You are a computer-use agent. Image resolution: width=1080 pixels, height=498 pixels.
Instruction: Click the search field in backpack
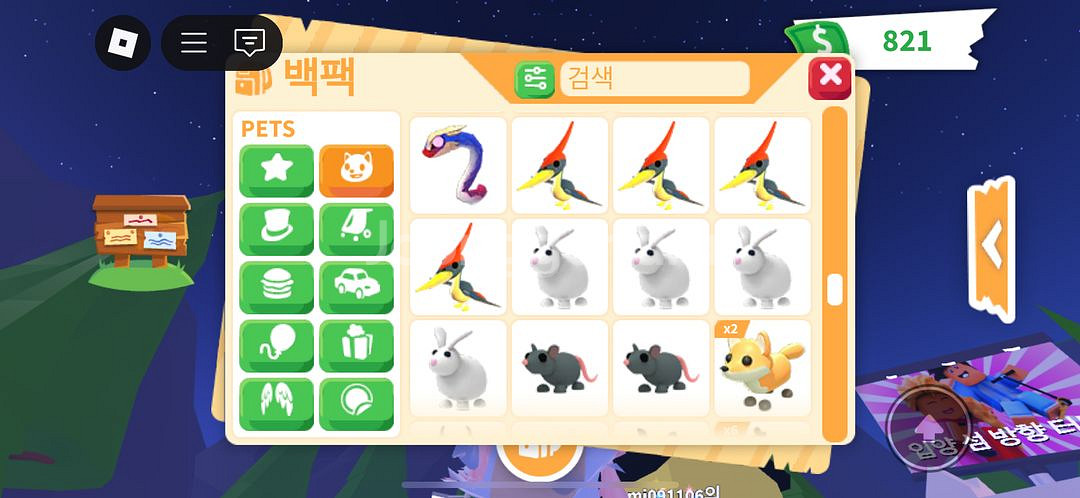pyautogui.click(x=654, y=79)
